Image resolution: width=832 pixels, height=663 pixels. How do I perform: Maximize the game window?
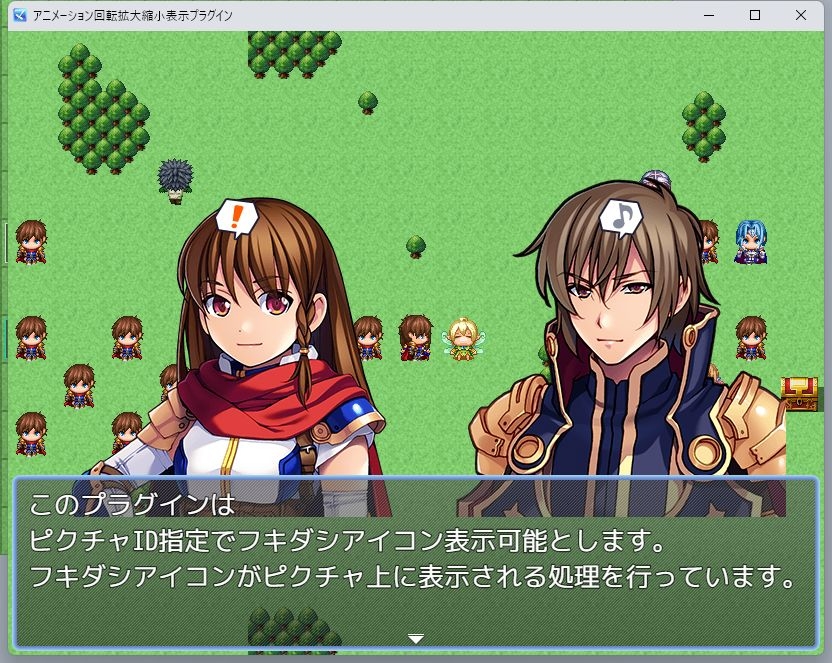pyautogui.click(x=755, y=15)
